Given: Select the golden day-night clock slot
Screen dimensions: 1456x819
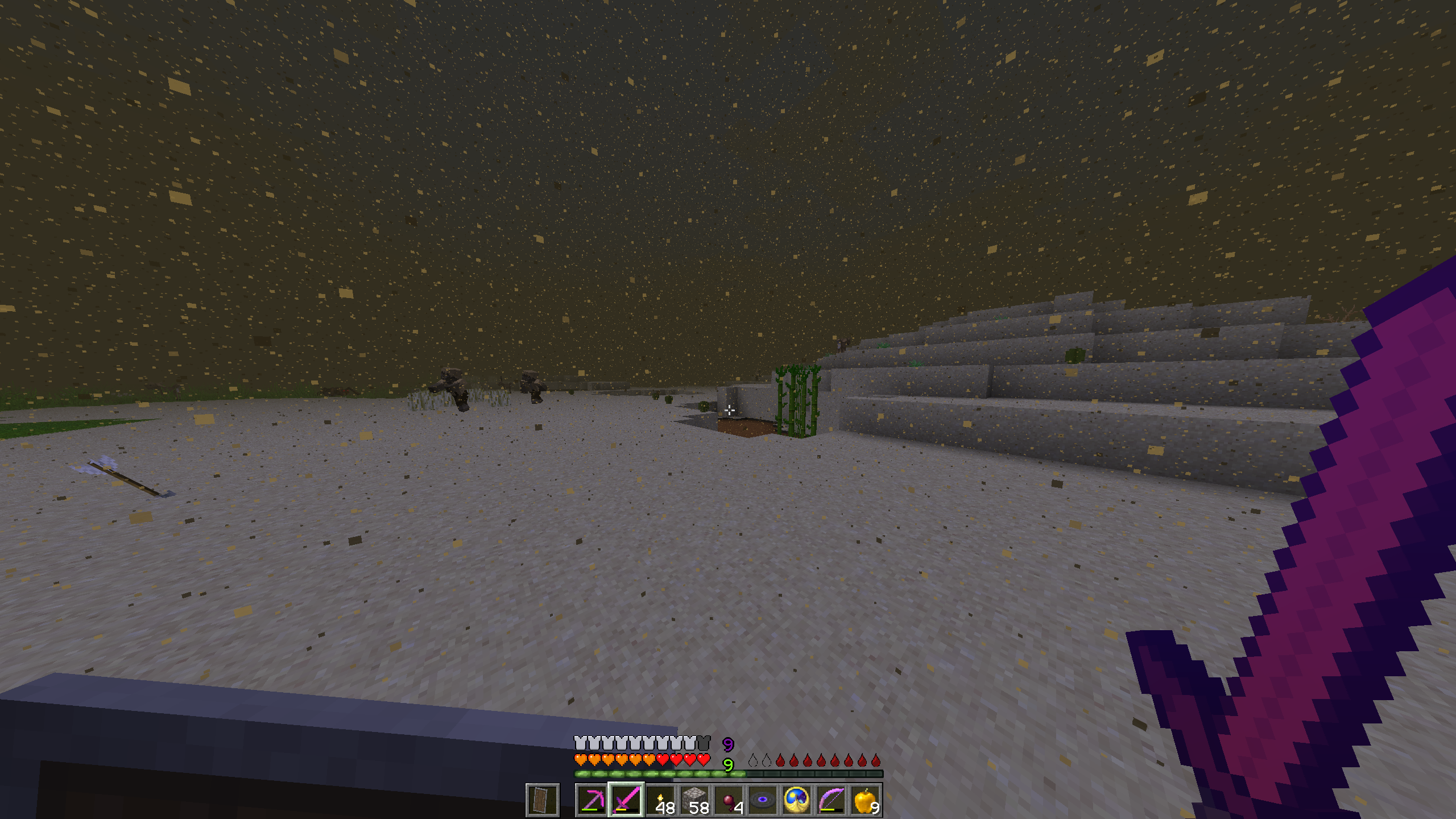Looking at the screenshot, I should (797, 800).
